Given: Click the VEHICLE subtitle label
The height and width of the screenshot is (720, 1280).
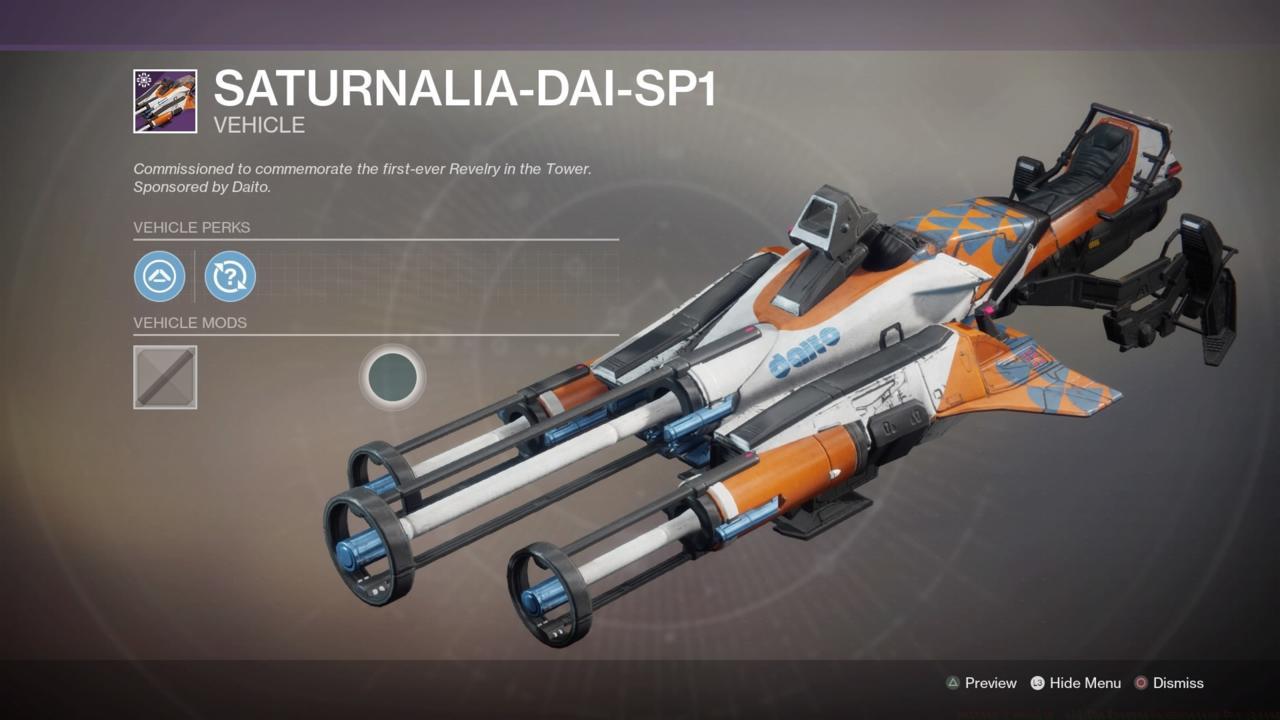Looking at the screenshot, I should [x=258, y=125].
